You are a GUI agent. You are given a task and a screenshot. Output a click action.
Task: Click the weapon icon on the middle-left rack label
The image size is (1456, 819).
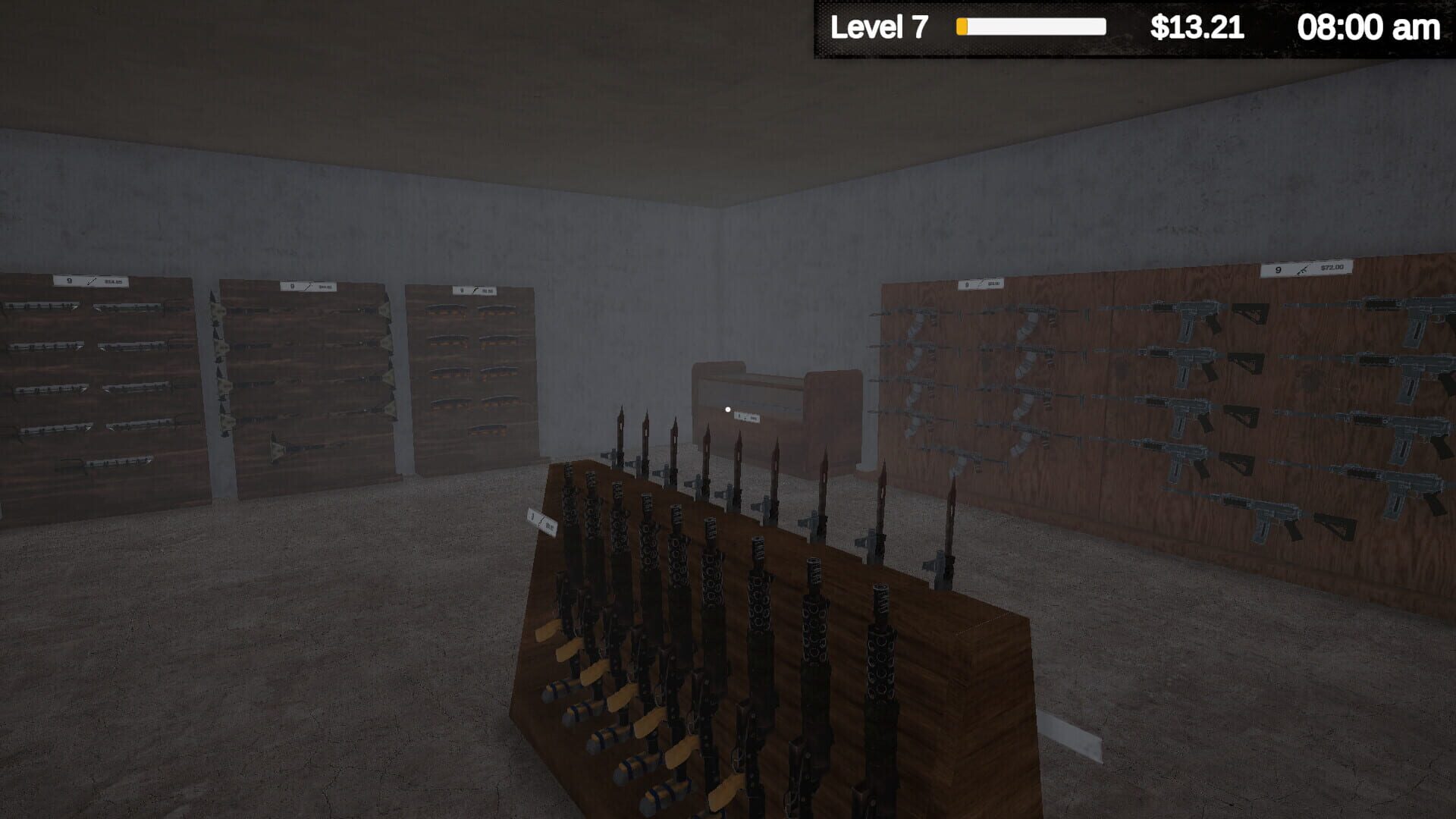click(309, 285)
